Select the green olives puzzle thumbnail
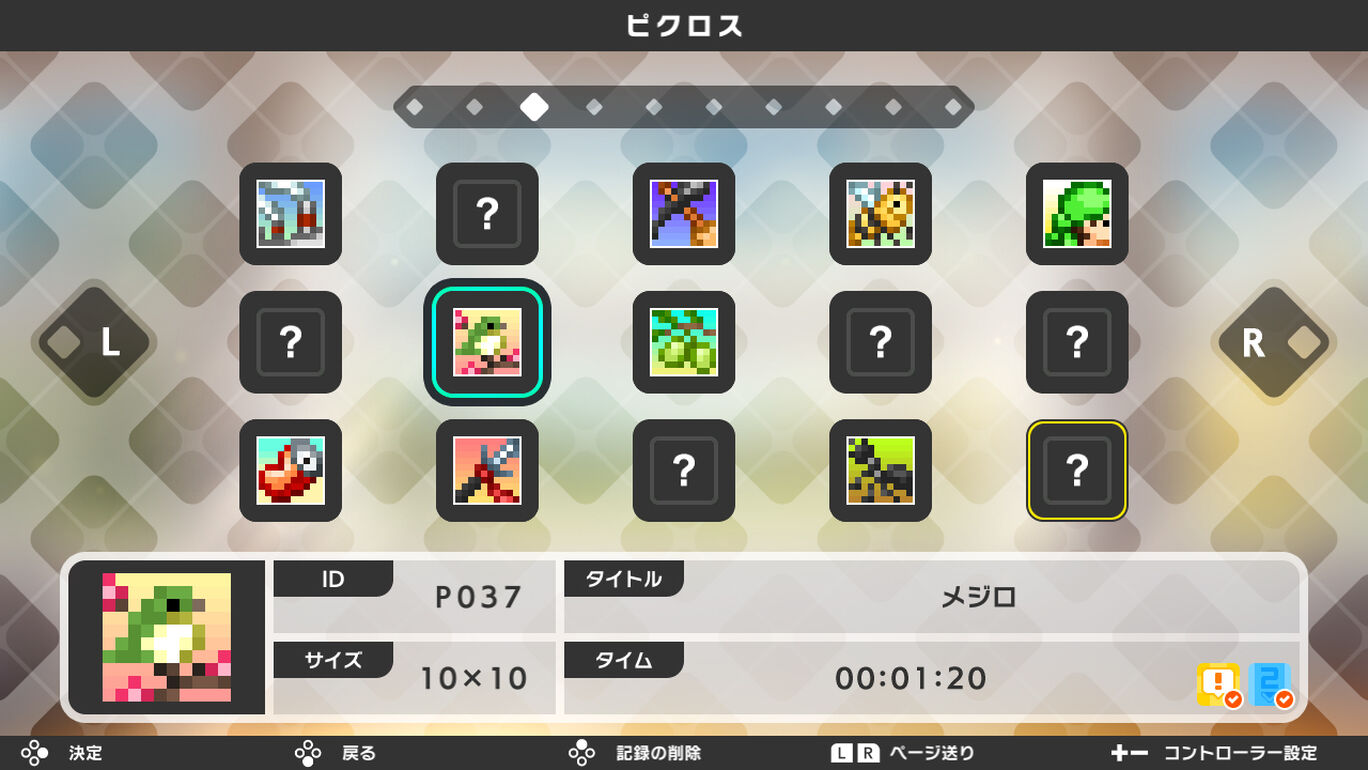The width and height of the screenshot is (1368, 770). click(683, 343)
